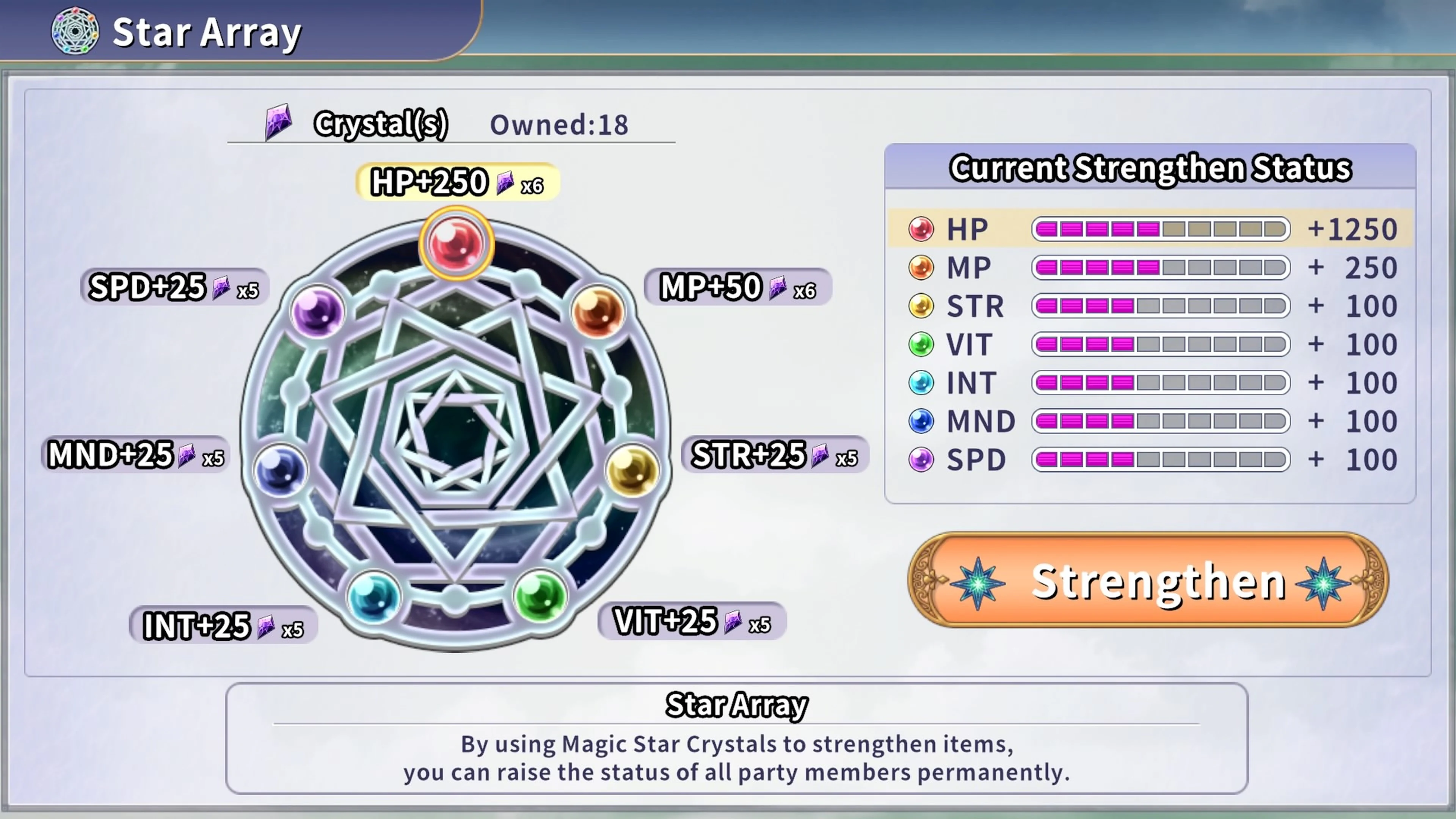Click the crystal icon next to Crystal(s)

[x=278, y=122]
